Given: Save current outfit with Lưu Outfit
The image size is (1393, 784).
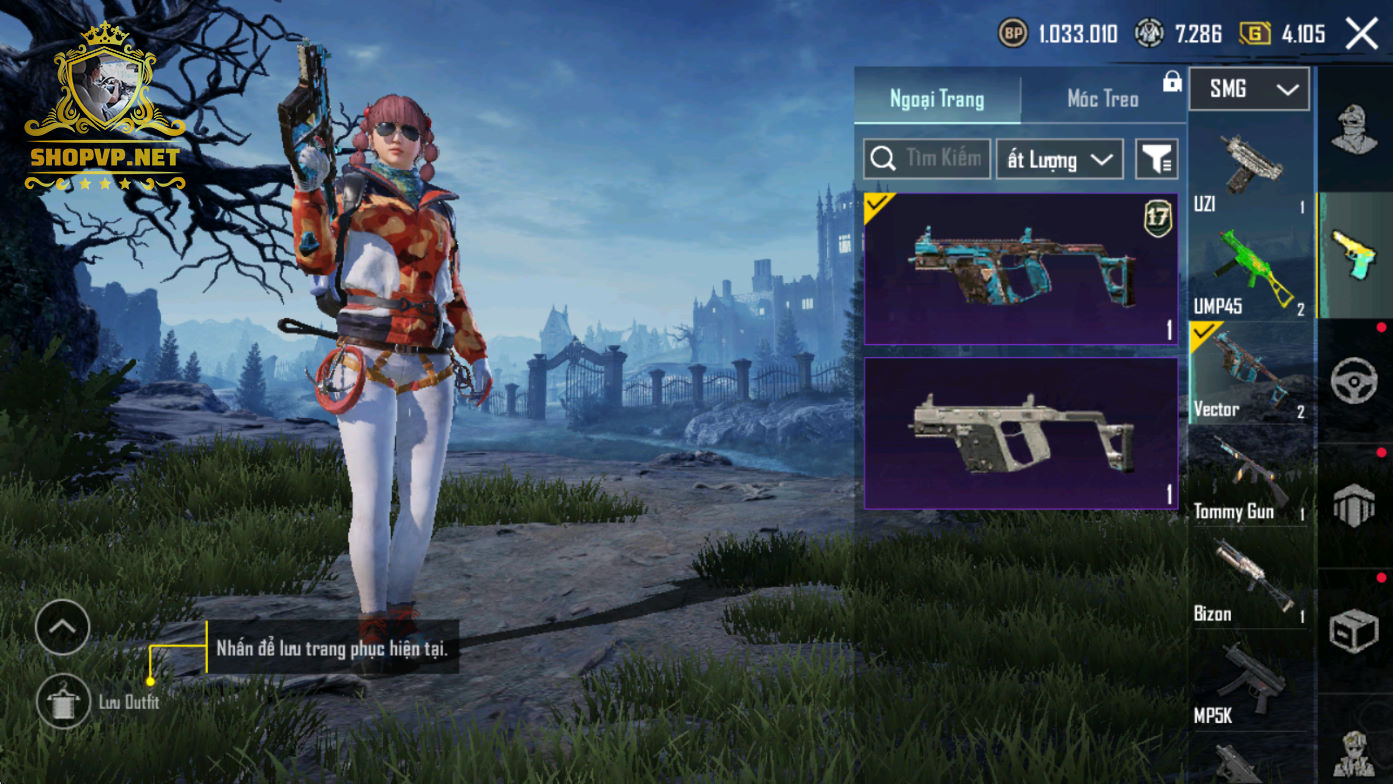Looking at the screenshot, I should pyautogui.click(x=63, y=701).
